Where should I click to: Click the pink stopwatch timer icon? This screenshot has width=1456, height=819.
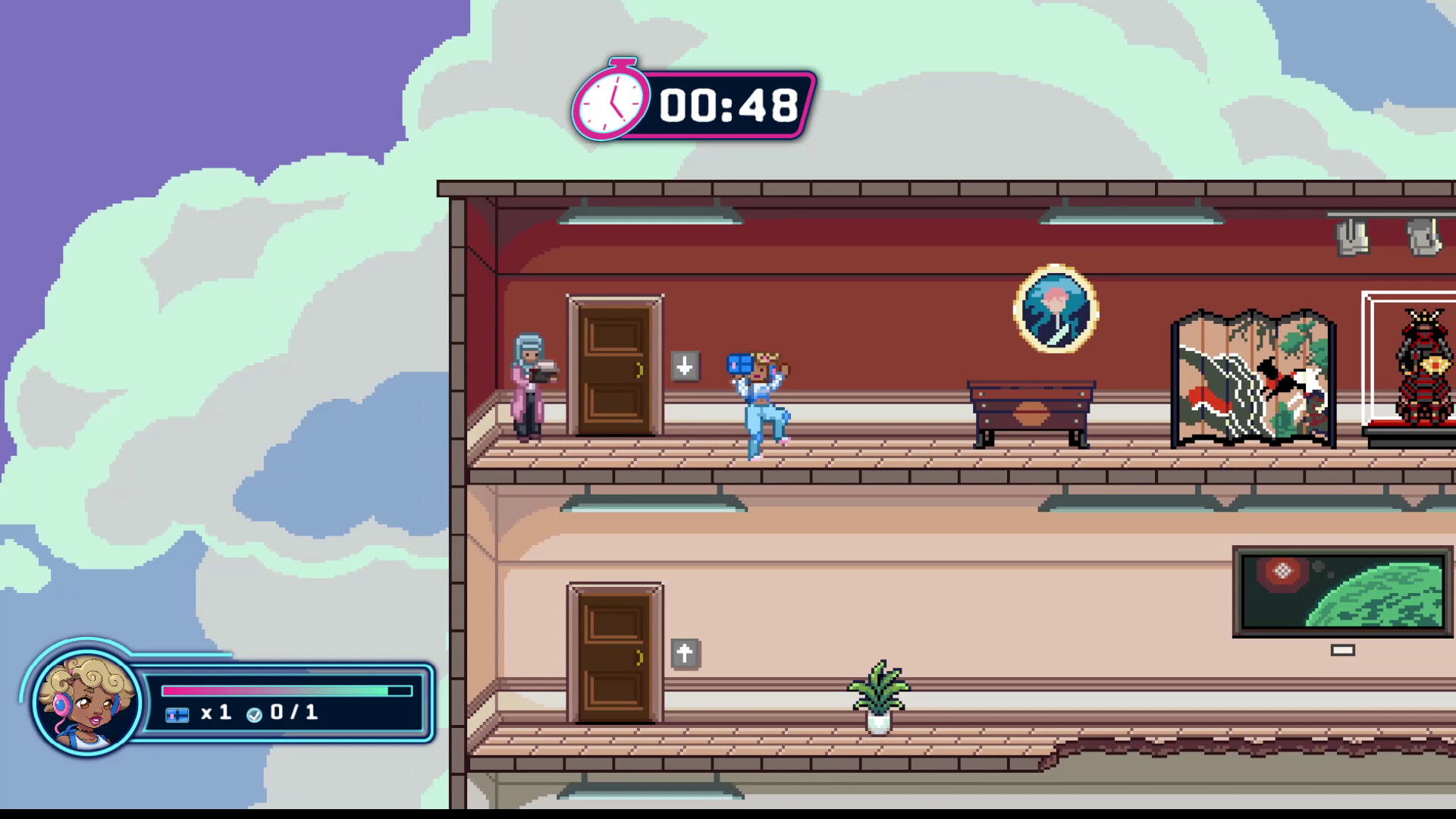click(x=611, y=104)
